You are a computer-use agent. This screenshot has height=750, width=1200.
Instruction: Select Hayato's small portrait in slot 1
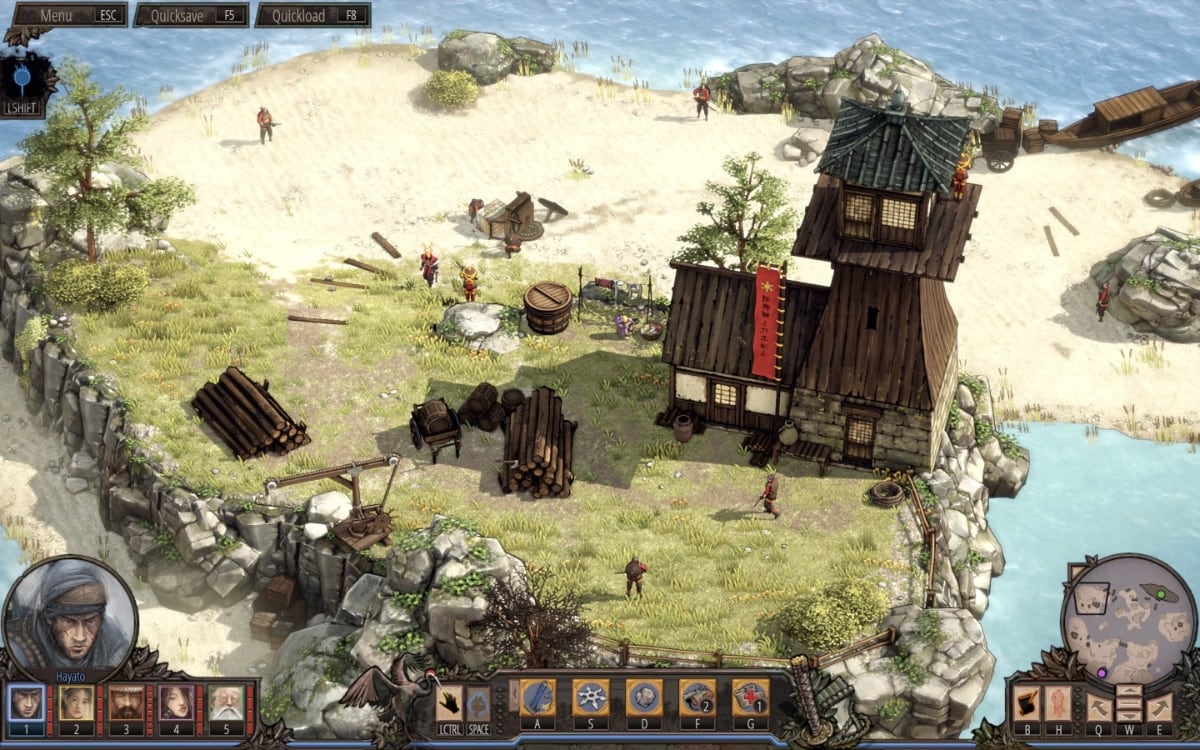[x=27, y=703]
